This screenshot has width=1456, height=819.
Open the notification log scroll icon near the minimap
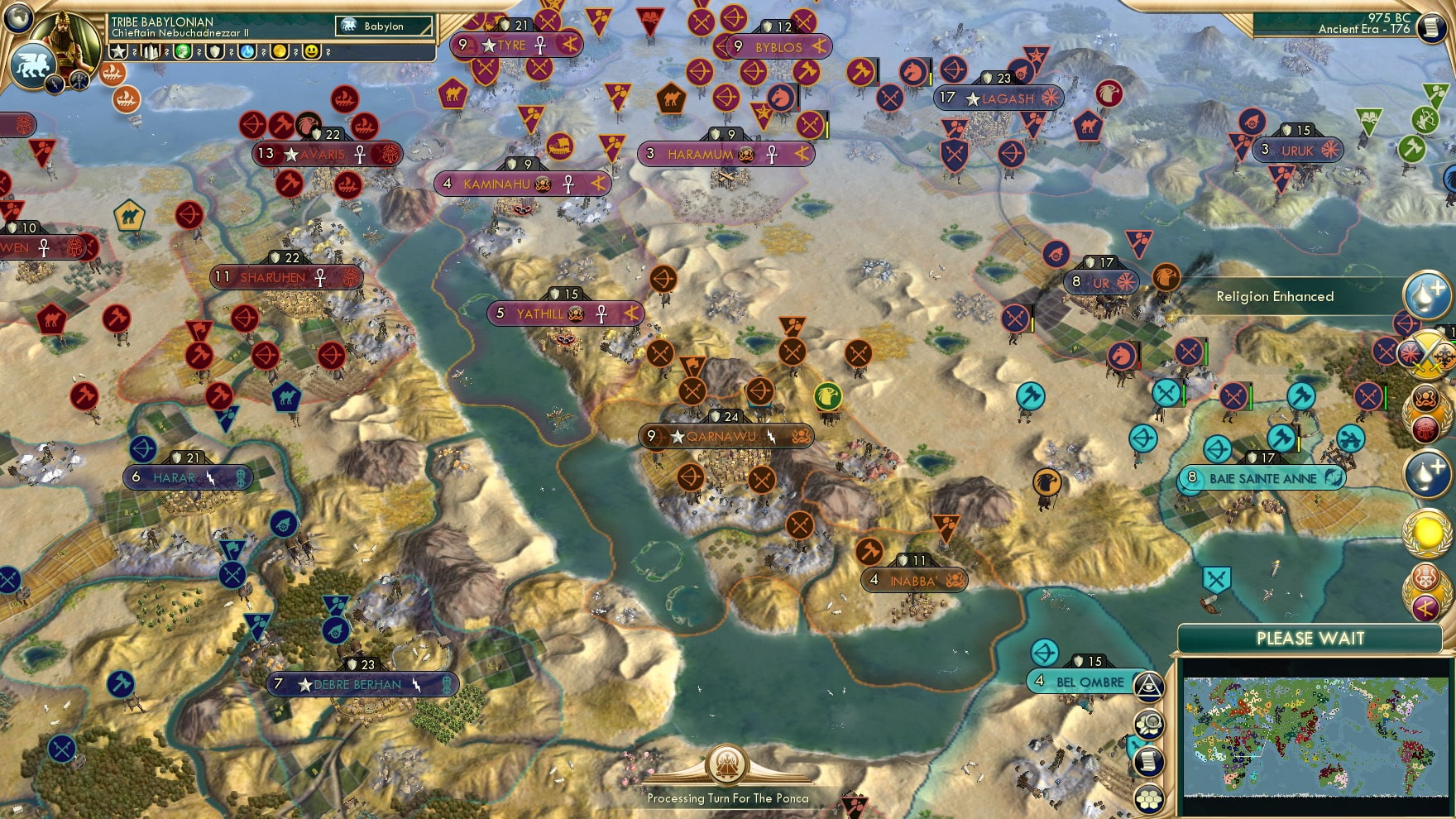coord(1148,760)
